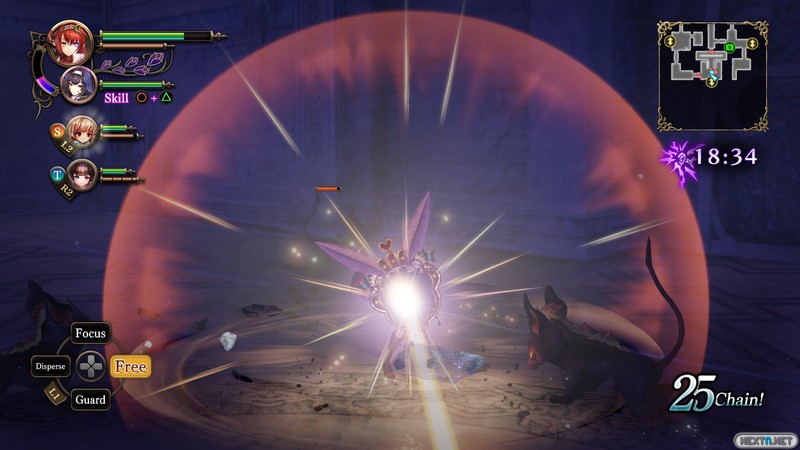The height and width of the screenshot is (450, 800).
Task: Select the Guard command
Action: coord(91,400)
